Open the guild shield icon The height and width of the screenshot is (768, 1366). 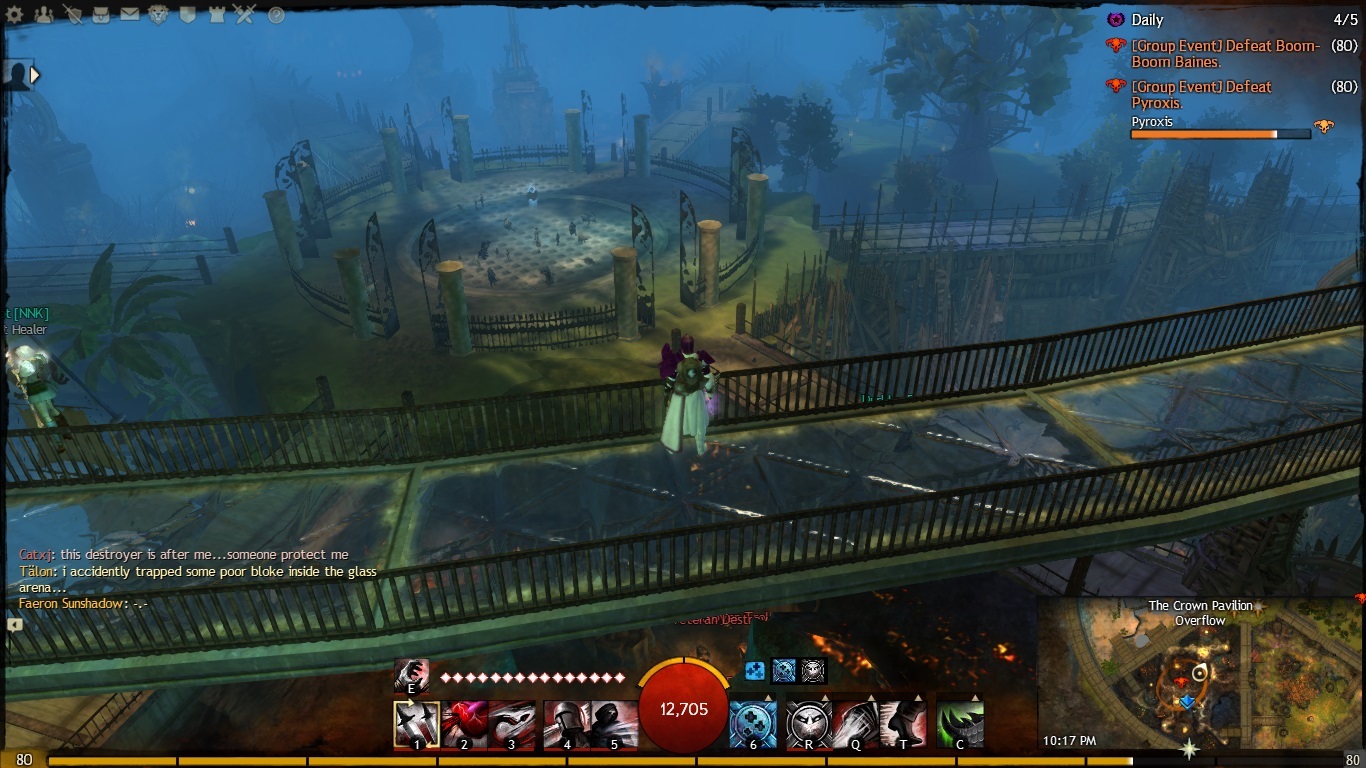(x=187, y=15)
